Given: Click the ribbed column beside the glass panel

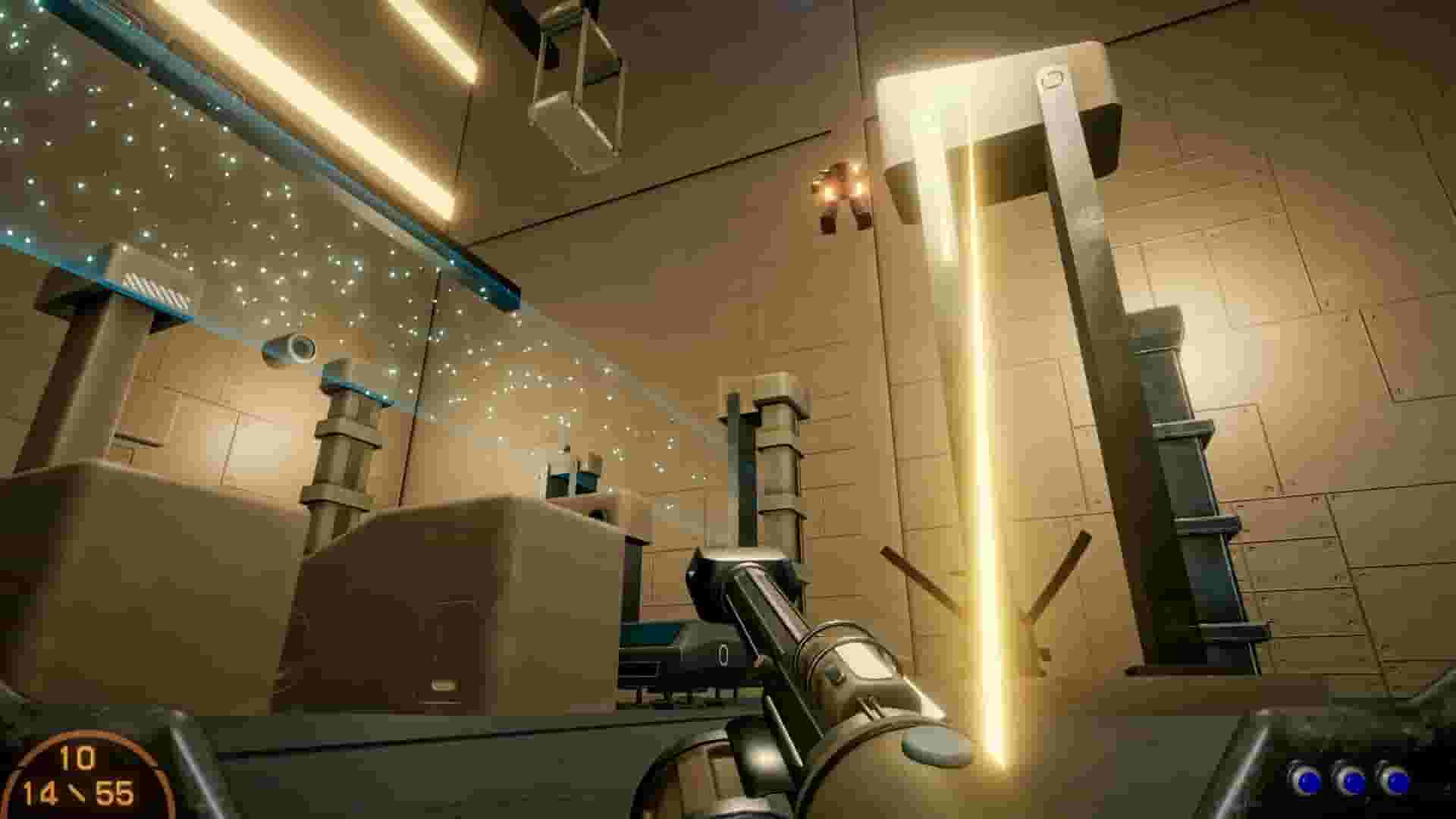Looking at the screenshot, I should coord(344,455).
